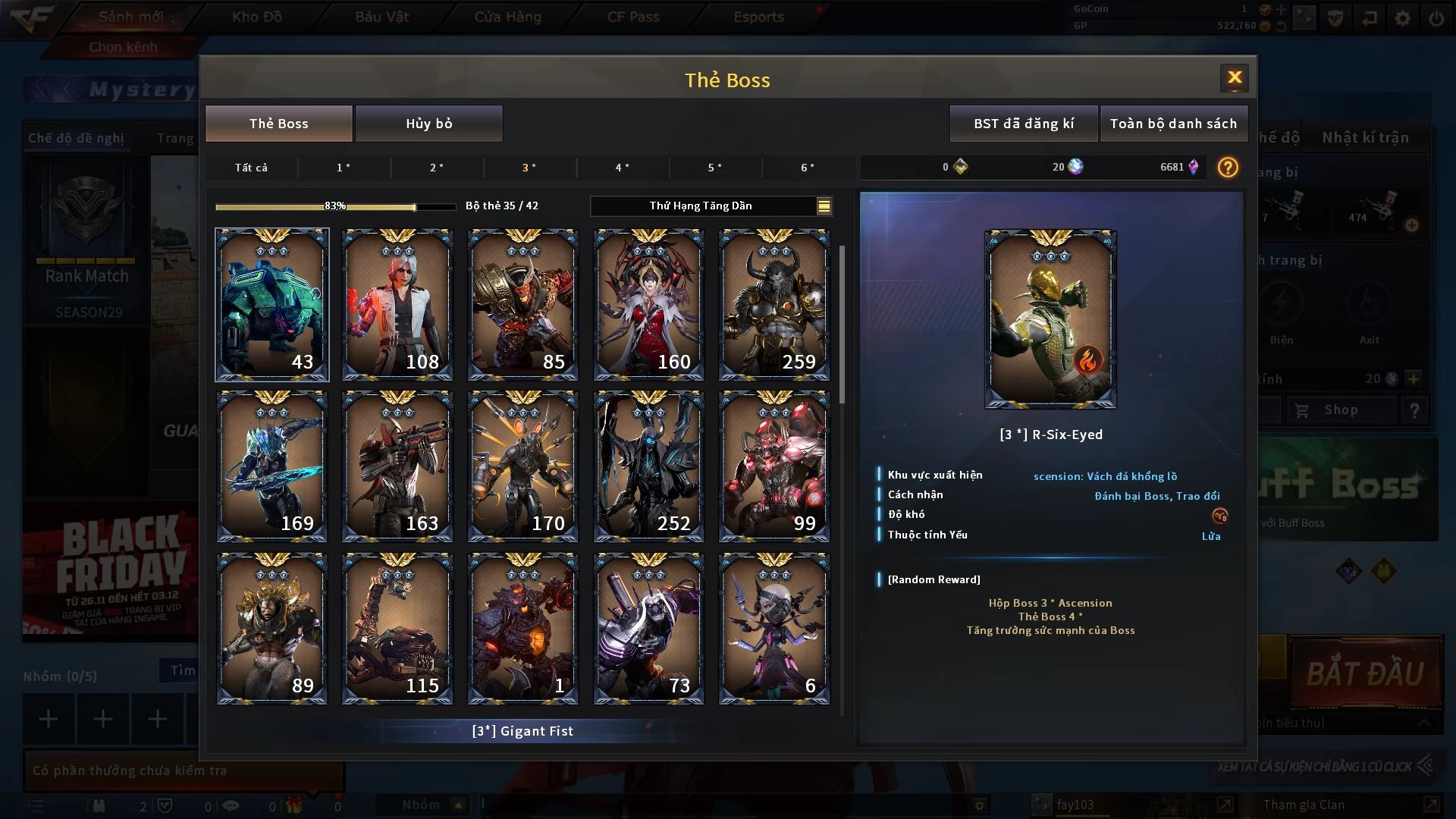Filter cards by 4 stars
1456x819 pixels.
point(622,168)
